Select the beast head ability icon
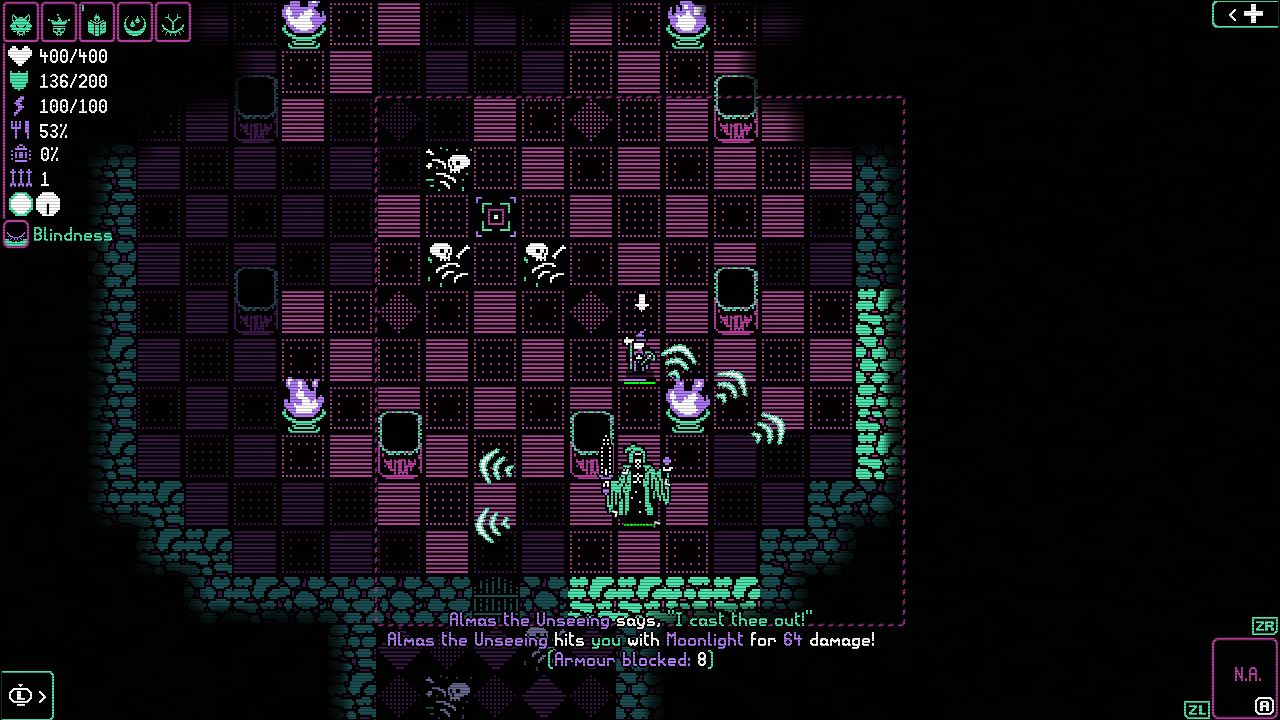The width and height of the screenshot is (1280, 720). [x=22, y=22]
